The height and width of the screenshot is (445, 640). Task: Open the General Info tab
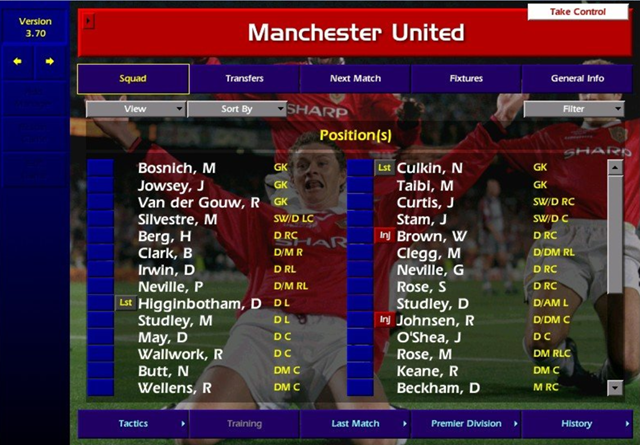pos(577,79)
